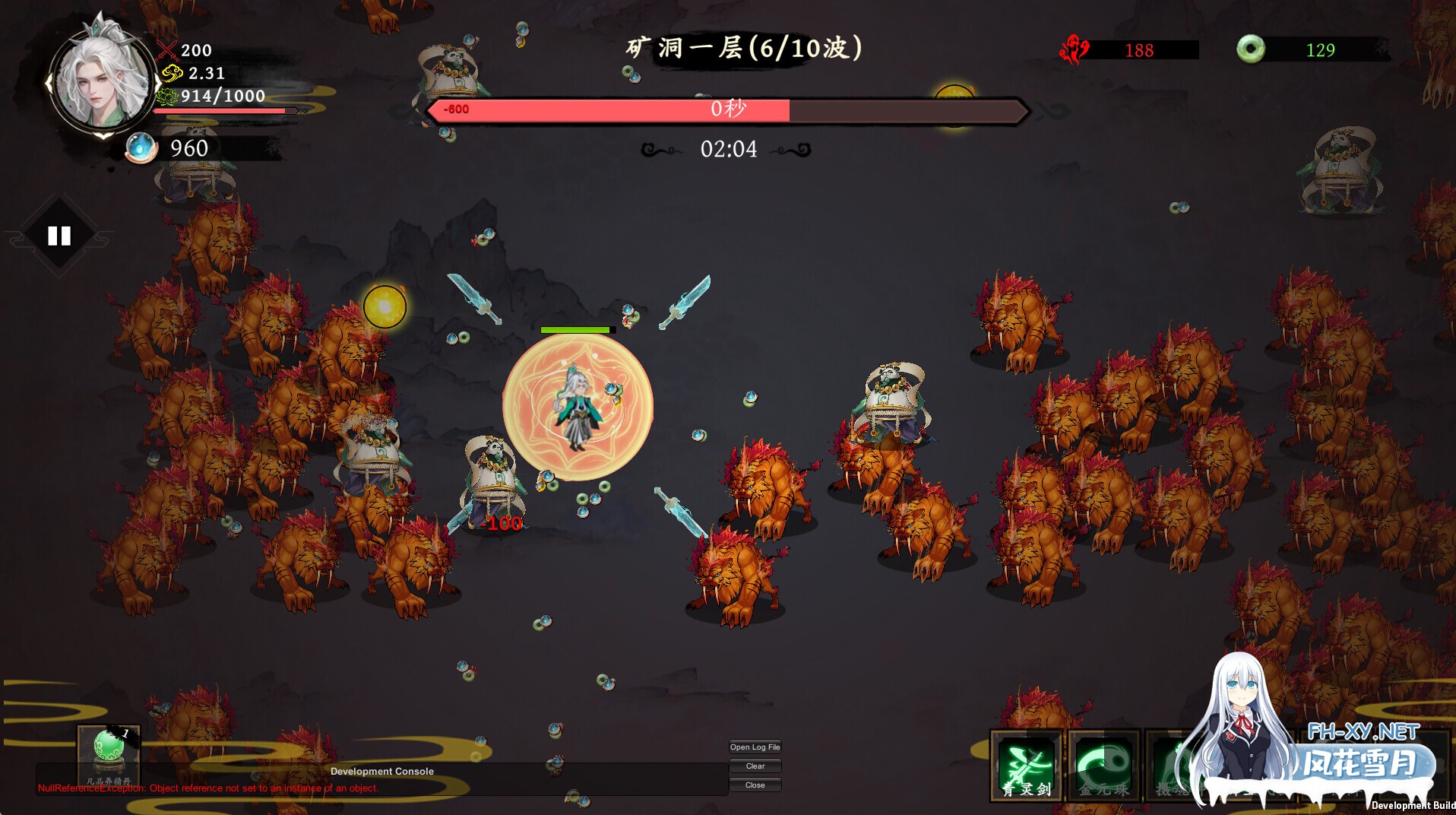
Task: Use the 凡品养精丹 green pill item
Action: pyautogui.click(x=109, y=752)
